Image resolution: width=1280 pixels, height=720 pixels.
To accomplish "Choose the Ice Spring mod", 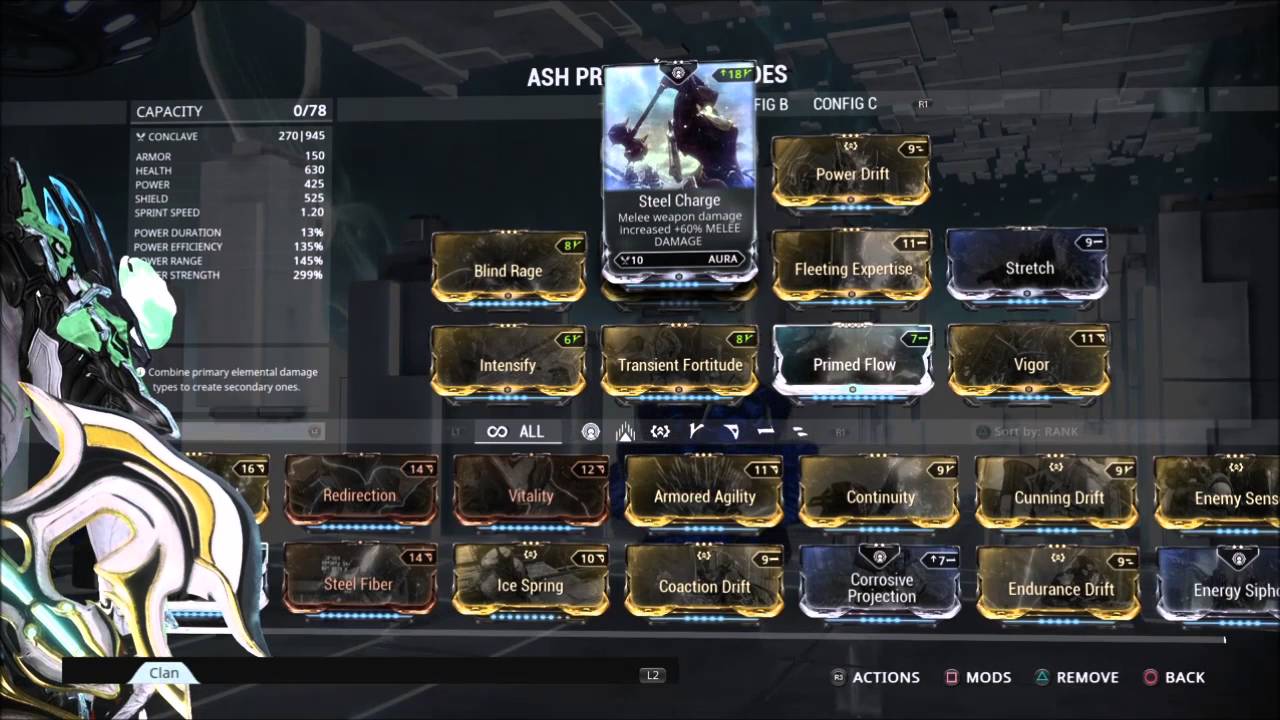I will click(530, 584).
